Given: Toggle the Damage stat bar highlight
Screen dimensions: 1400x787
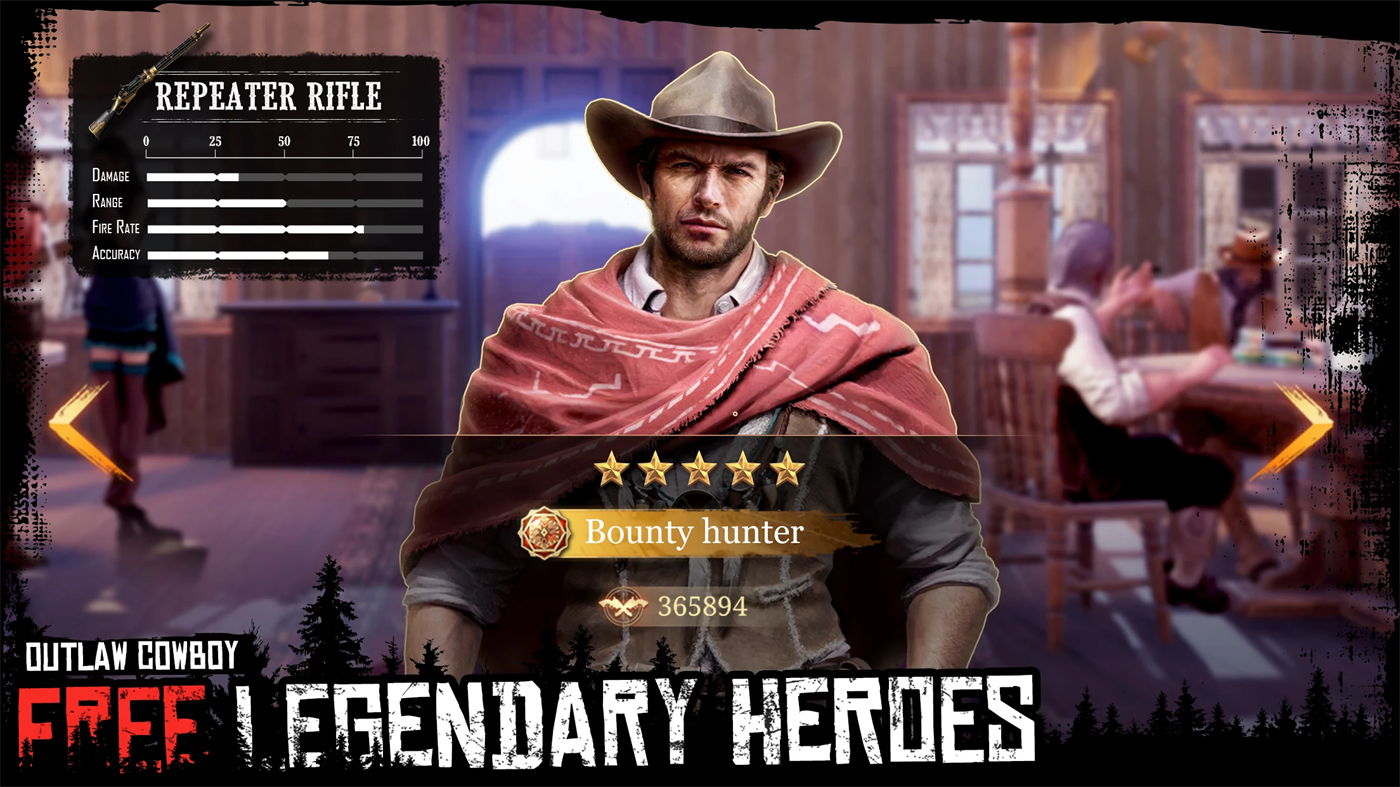Looking at the screenshot, I should 285,177.
